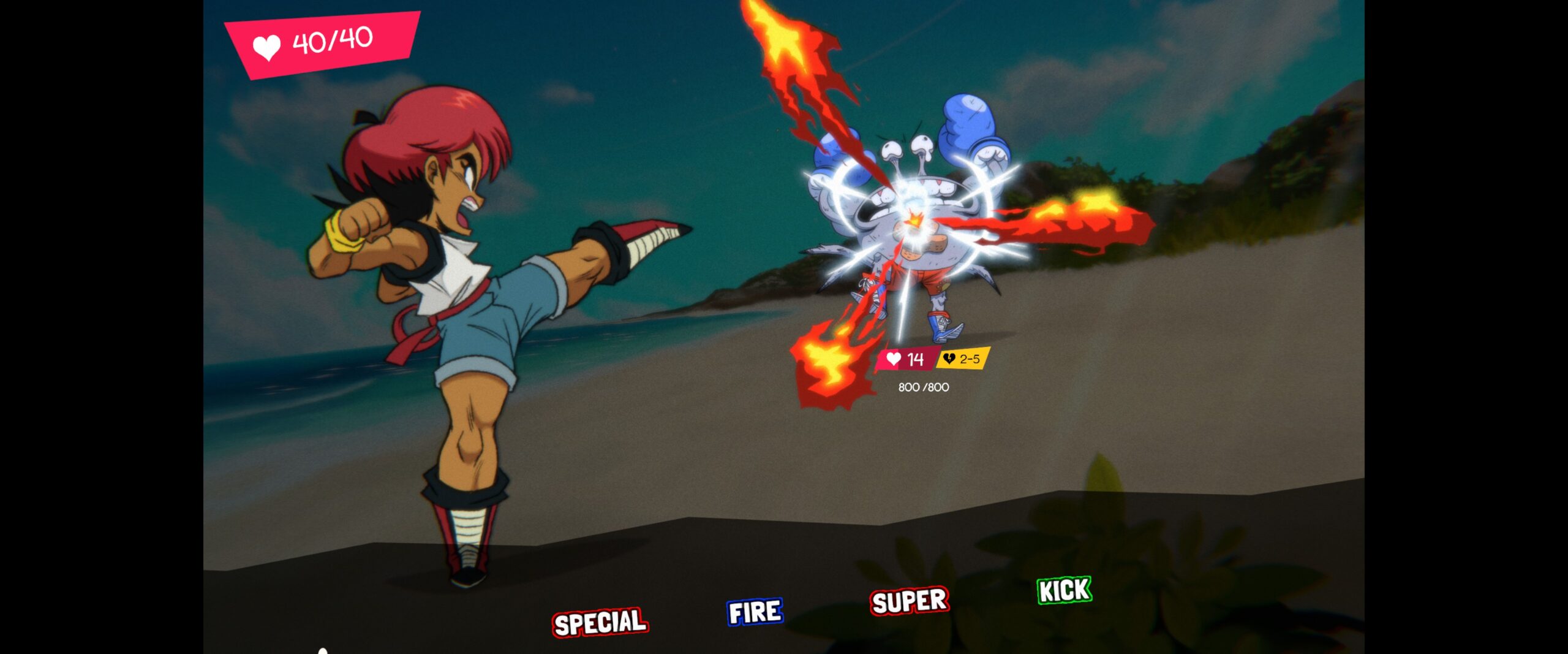Activate the SUPER attack option

pyautogui.click(x=910, y=601)
